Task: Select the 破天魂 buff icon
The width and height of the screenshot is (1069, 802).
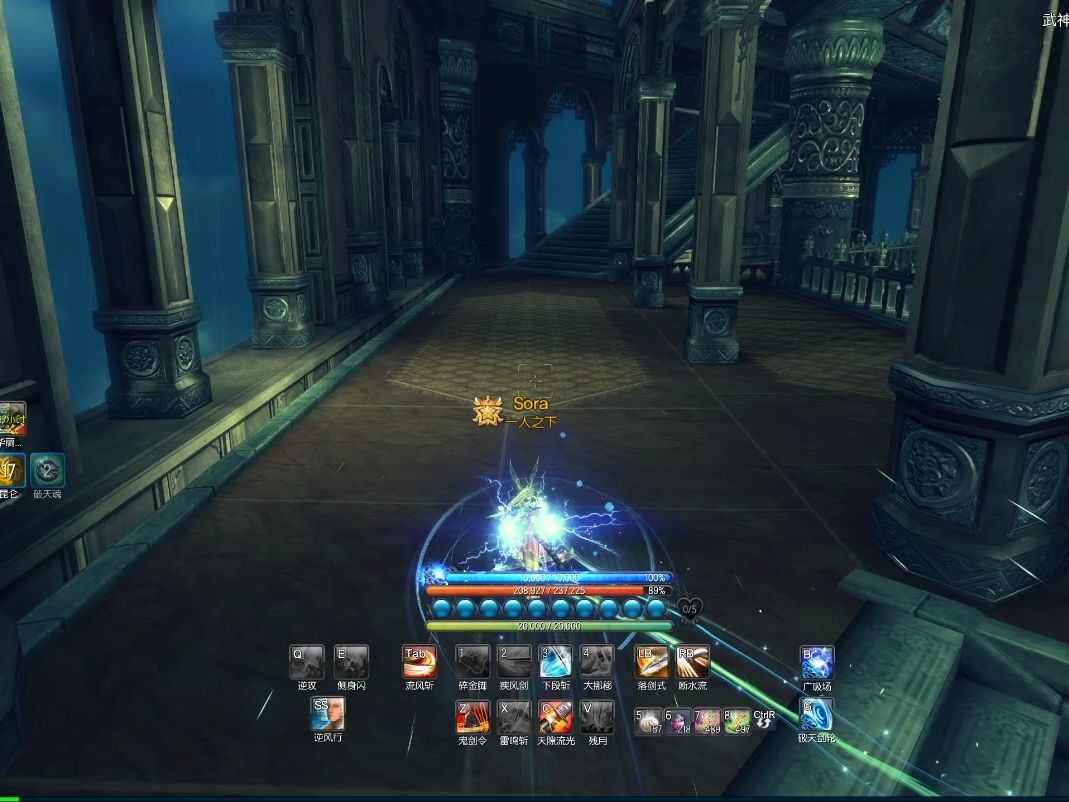Action: click(x=47, y=470)
